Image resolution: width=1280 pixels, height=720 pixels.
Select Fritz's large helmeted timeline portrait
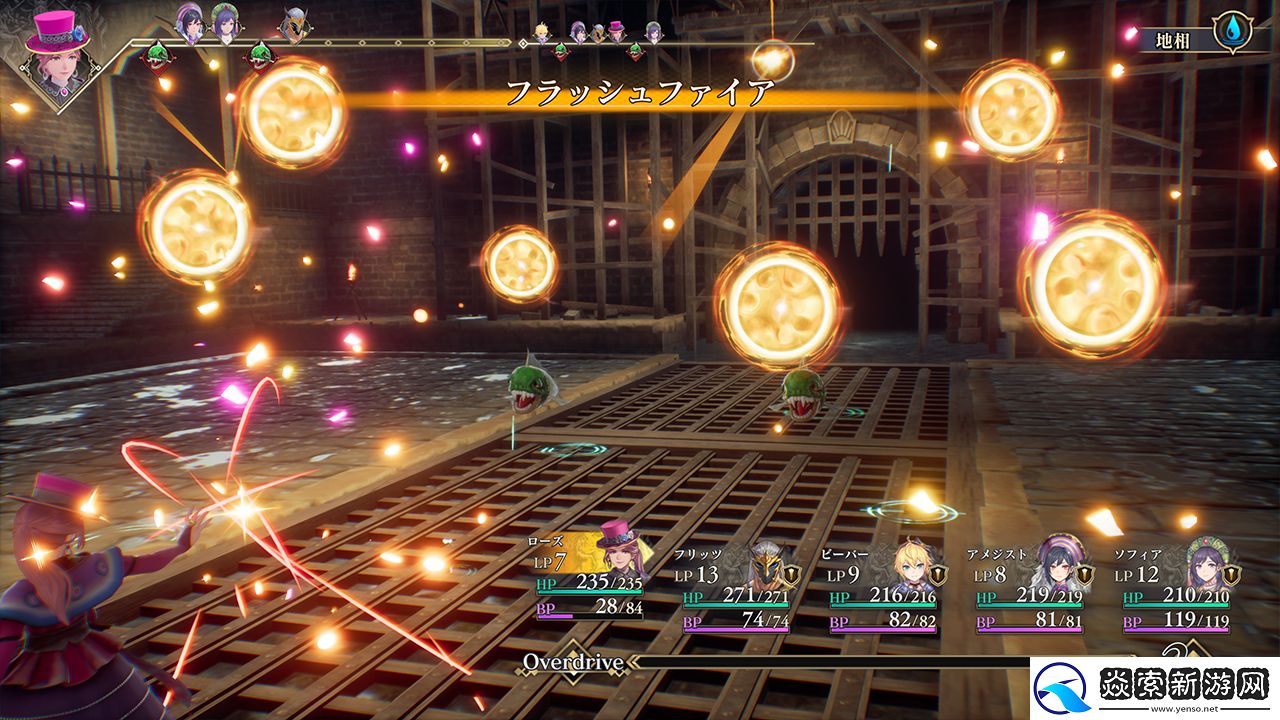[x=293, y=24]
